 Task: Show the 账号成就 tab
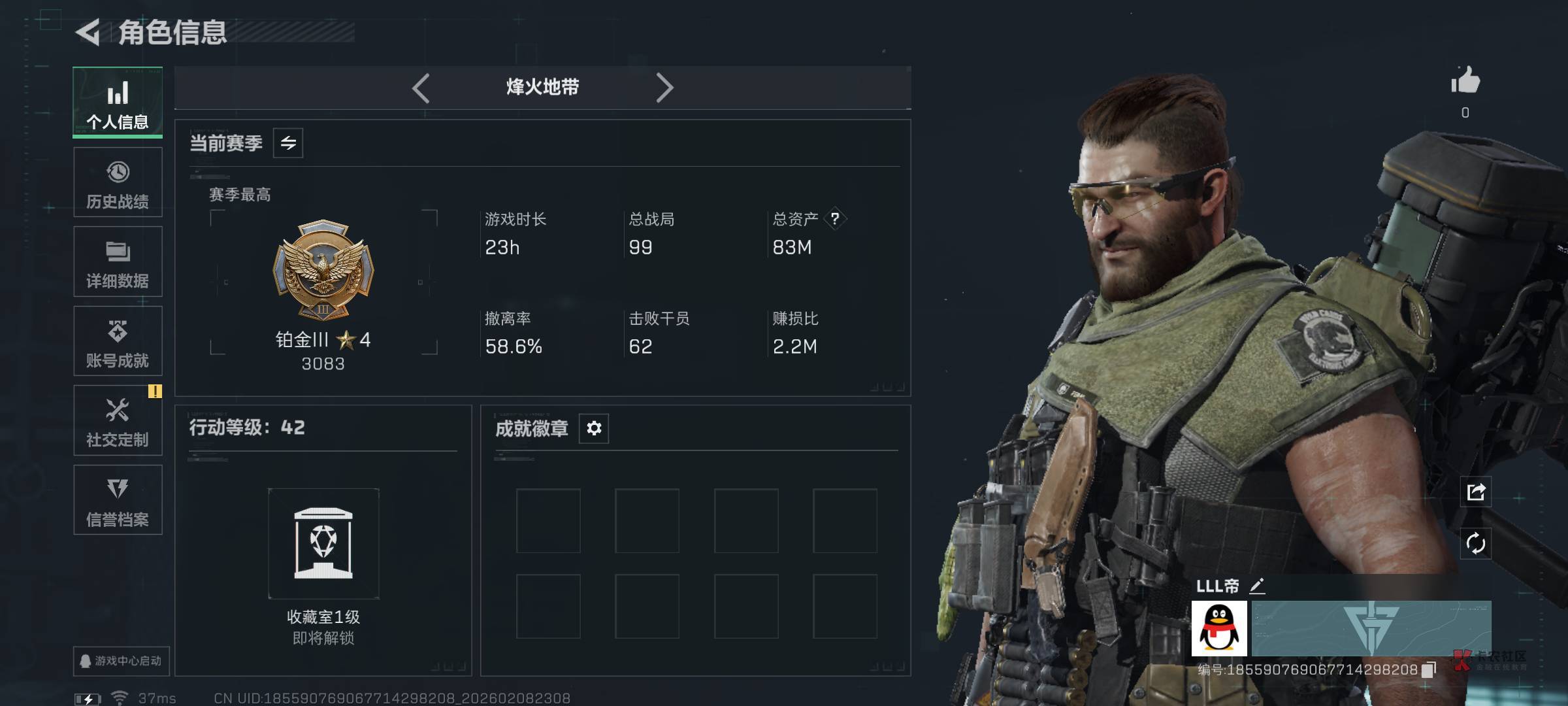pyautogui.click(x=118, y=341)
